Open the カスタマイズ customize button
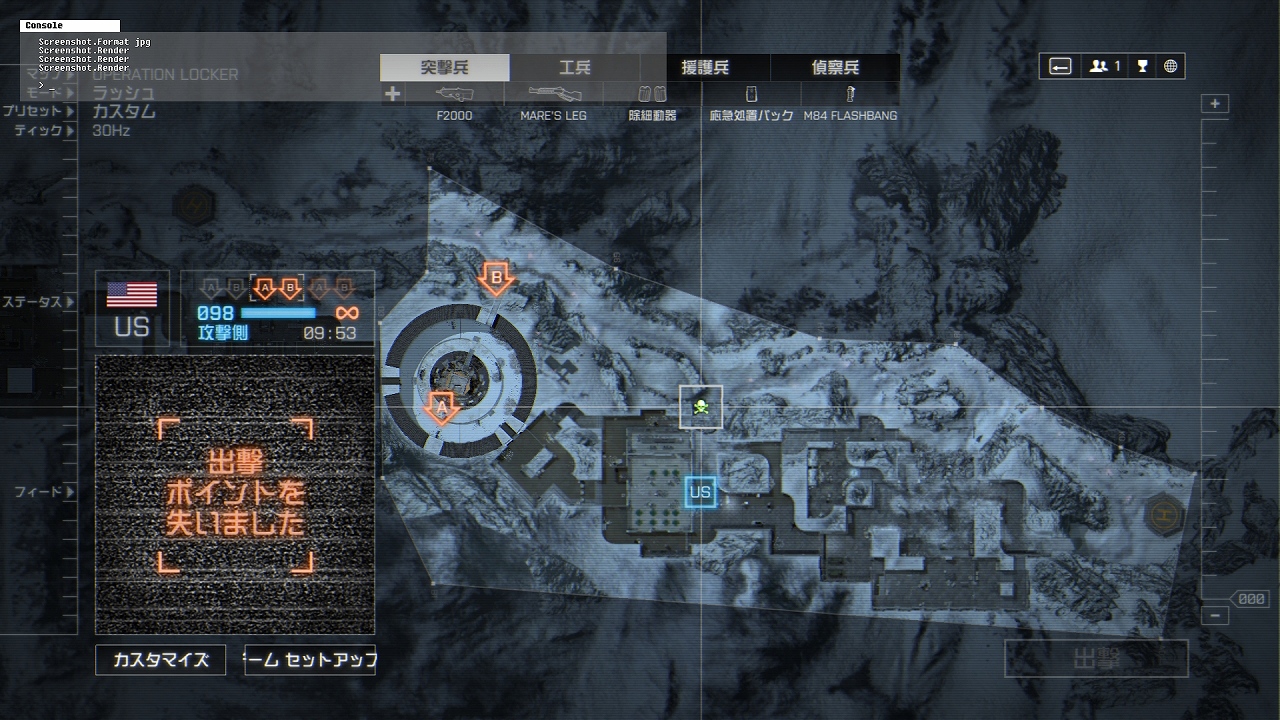Image resolution: width=1280 pixels, height=720 pixels. click(161, 660)
